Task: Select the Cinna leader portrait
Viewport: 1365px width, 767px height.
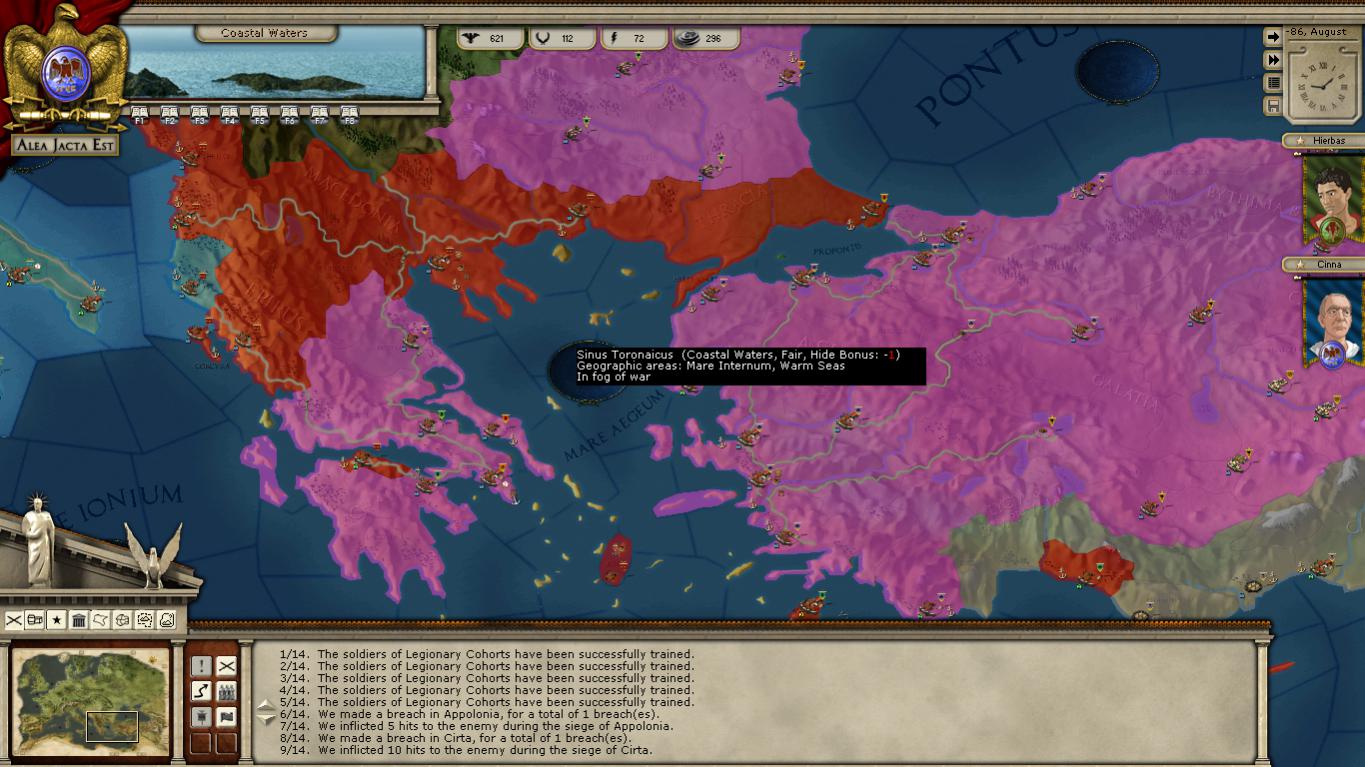Action: 1333,323
